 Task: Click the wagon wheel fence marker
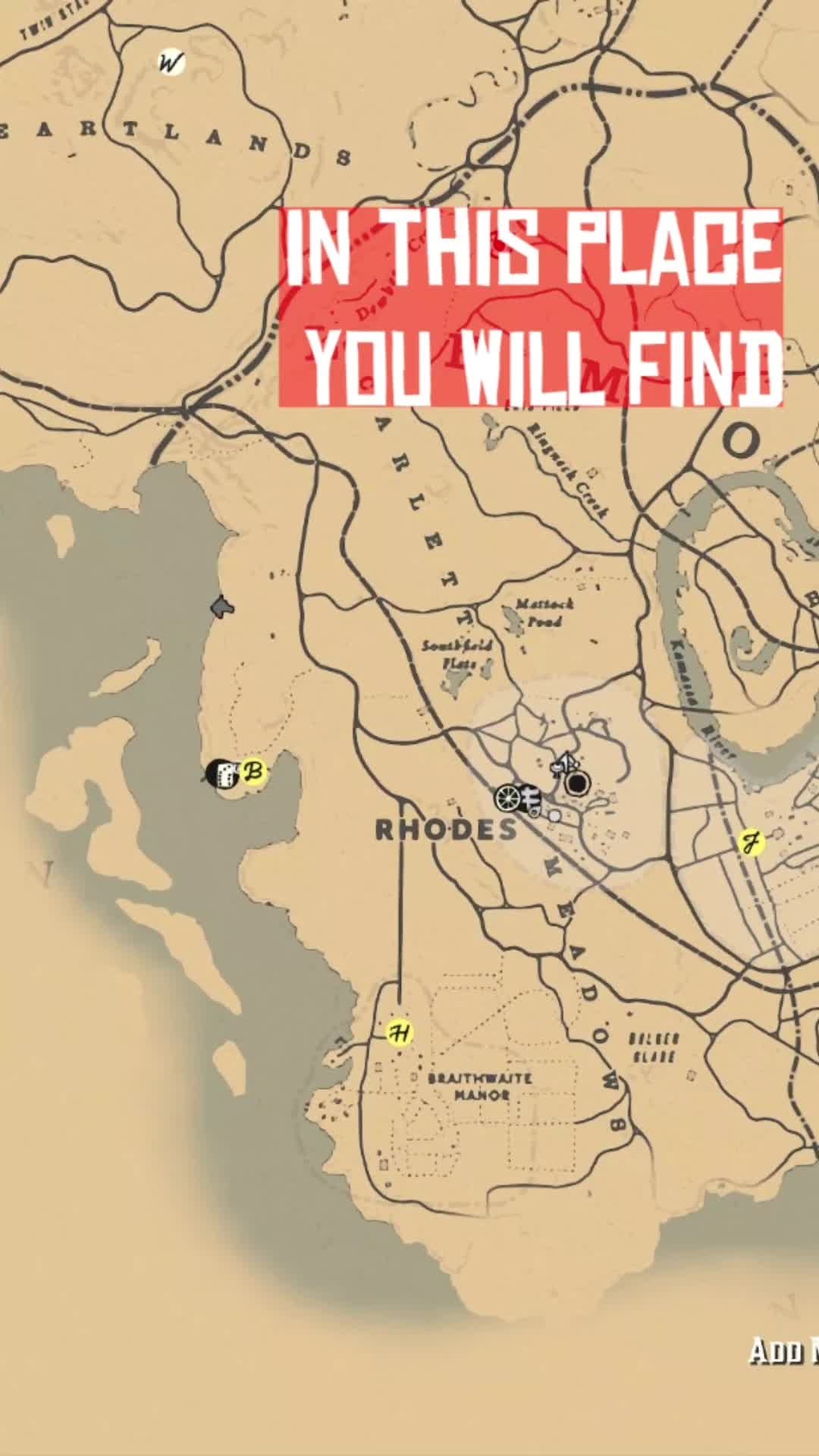pyautogui.click(x=508, y=798)
